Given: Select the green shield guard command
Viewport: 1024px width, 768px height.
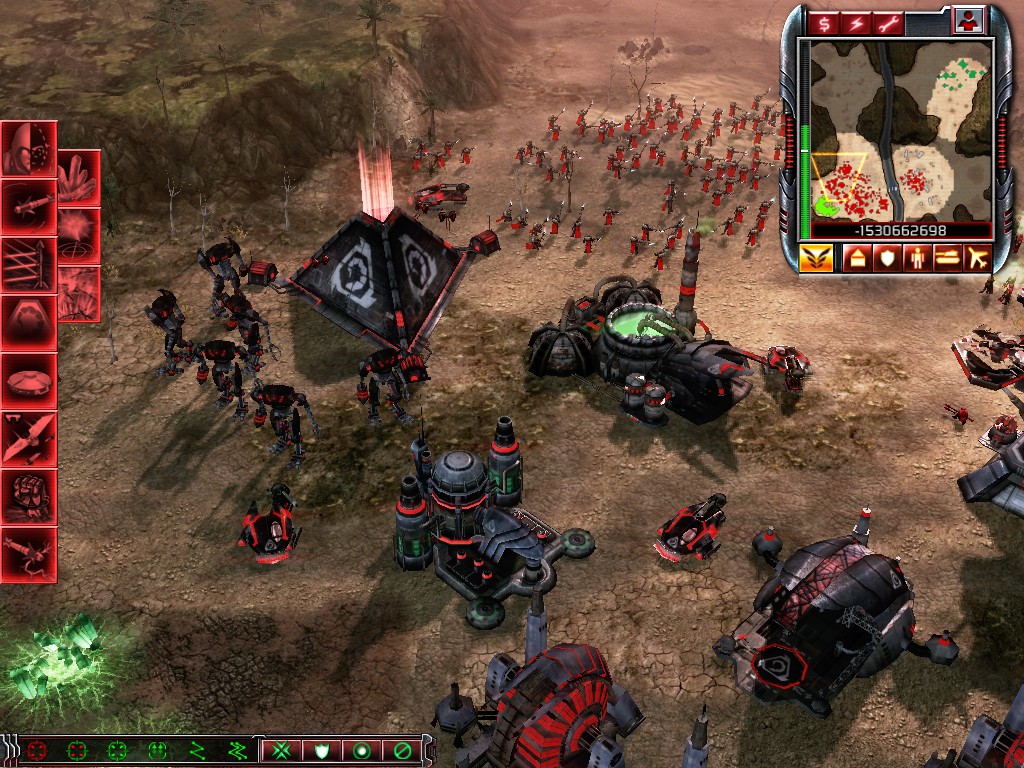Looking at the screenshot, I should [x=322, y=749].
